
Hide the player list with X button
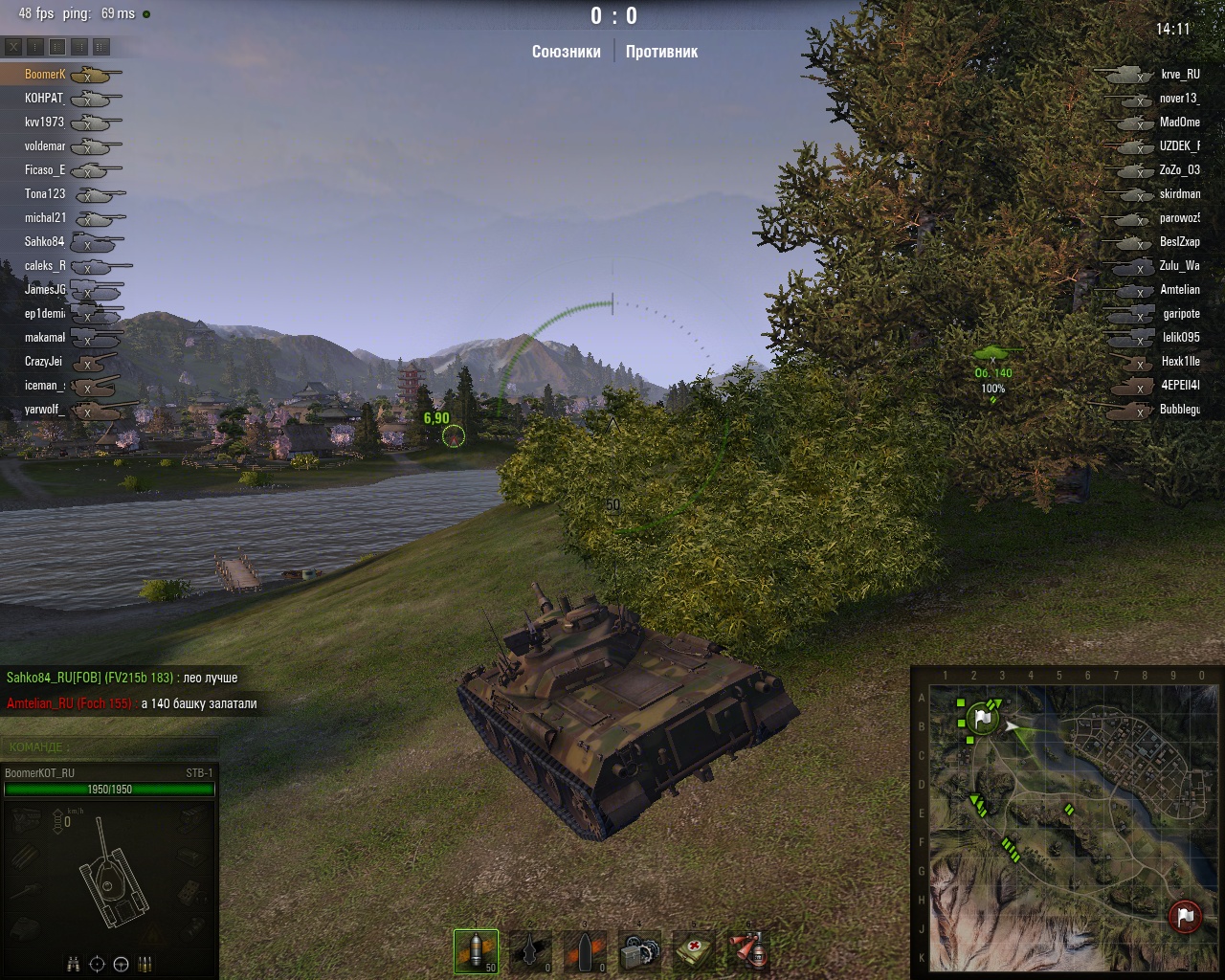click(13, 46)
